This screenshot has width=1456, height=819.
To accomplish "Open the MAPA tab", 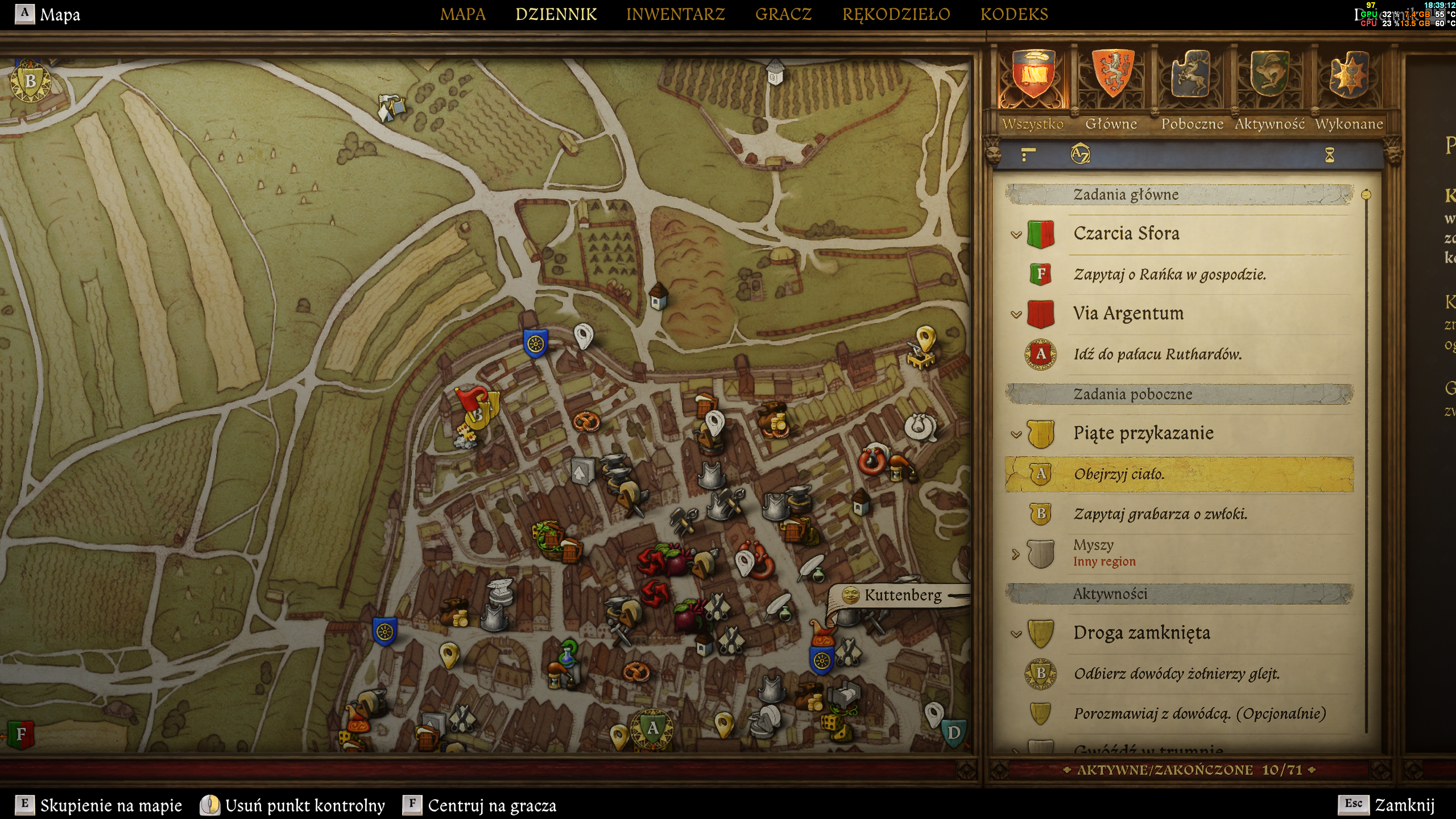I will click(x=462, y=14).
